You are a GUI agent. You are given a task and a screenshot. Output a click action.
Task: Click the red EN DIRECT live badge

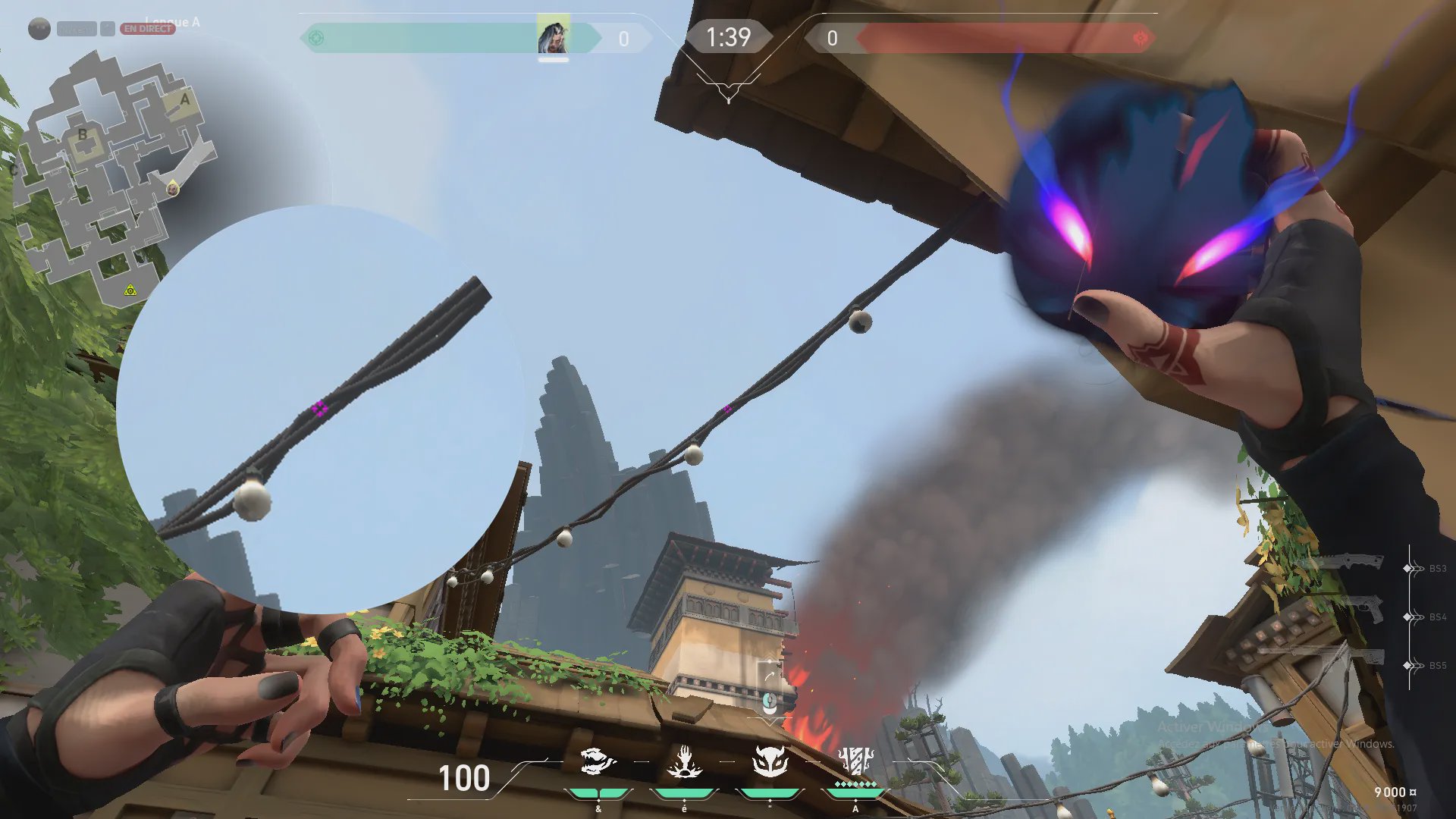(148, 29)
